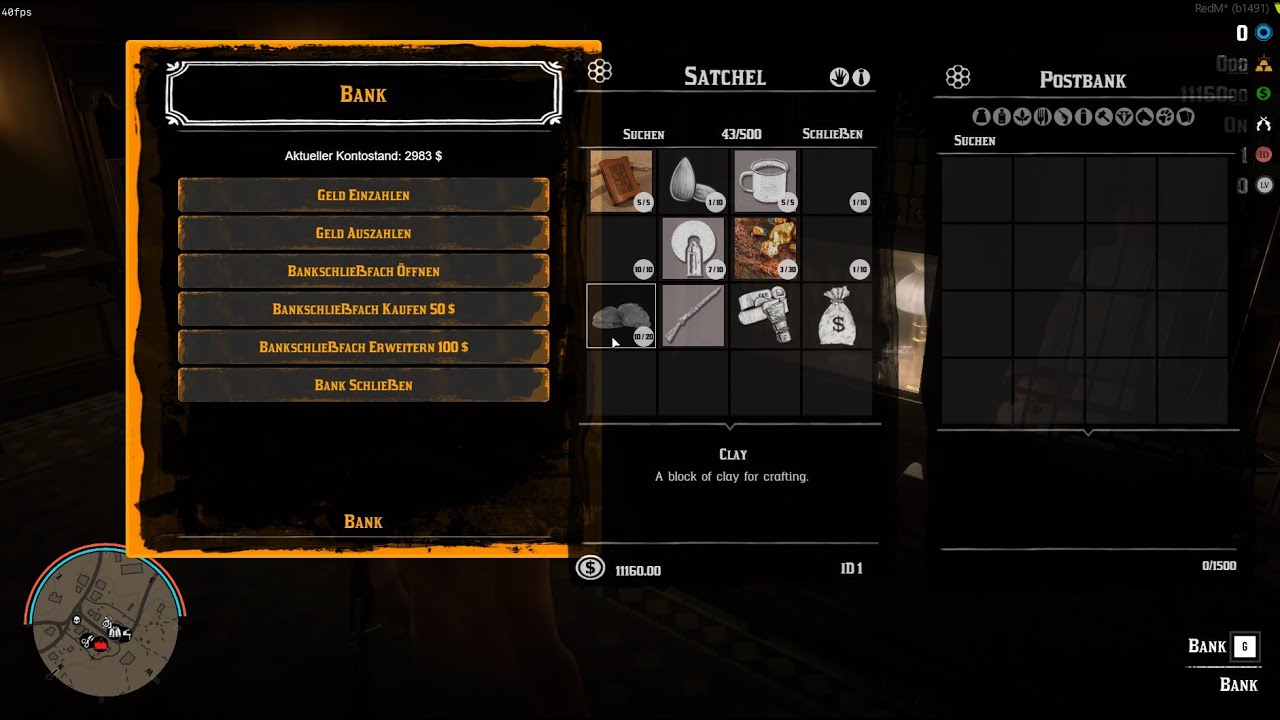Choose the gold nuggets slot
The width and height of the screenshot is (1280, 720).
pyautogui.click(x=765, y=249)
